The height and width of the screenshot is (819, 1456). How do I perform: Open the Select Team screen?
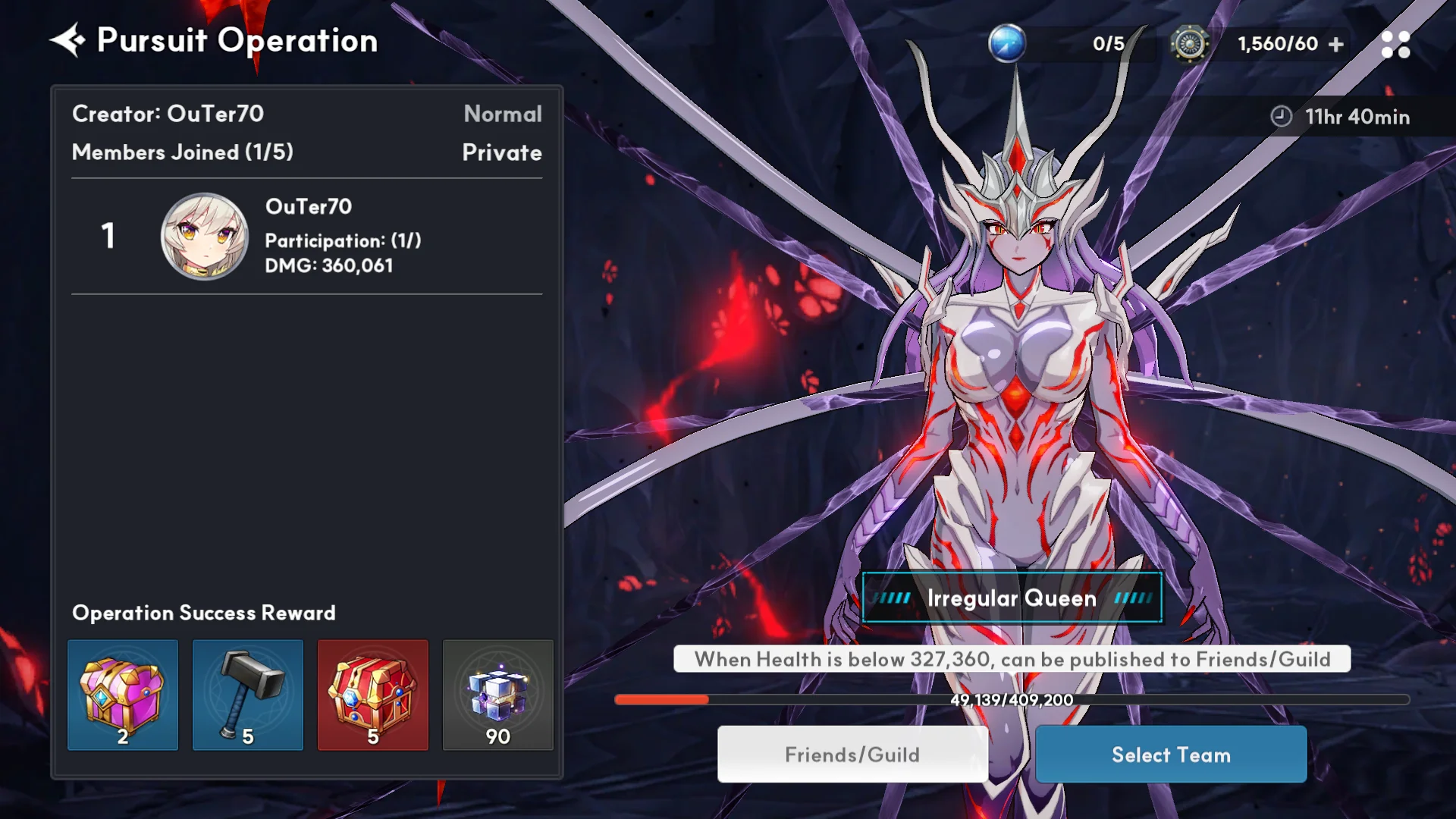(1171, 755)
